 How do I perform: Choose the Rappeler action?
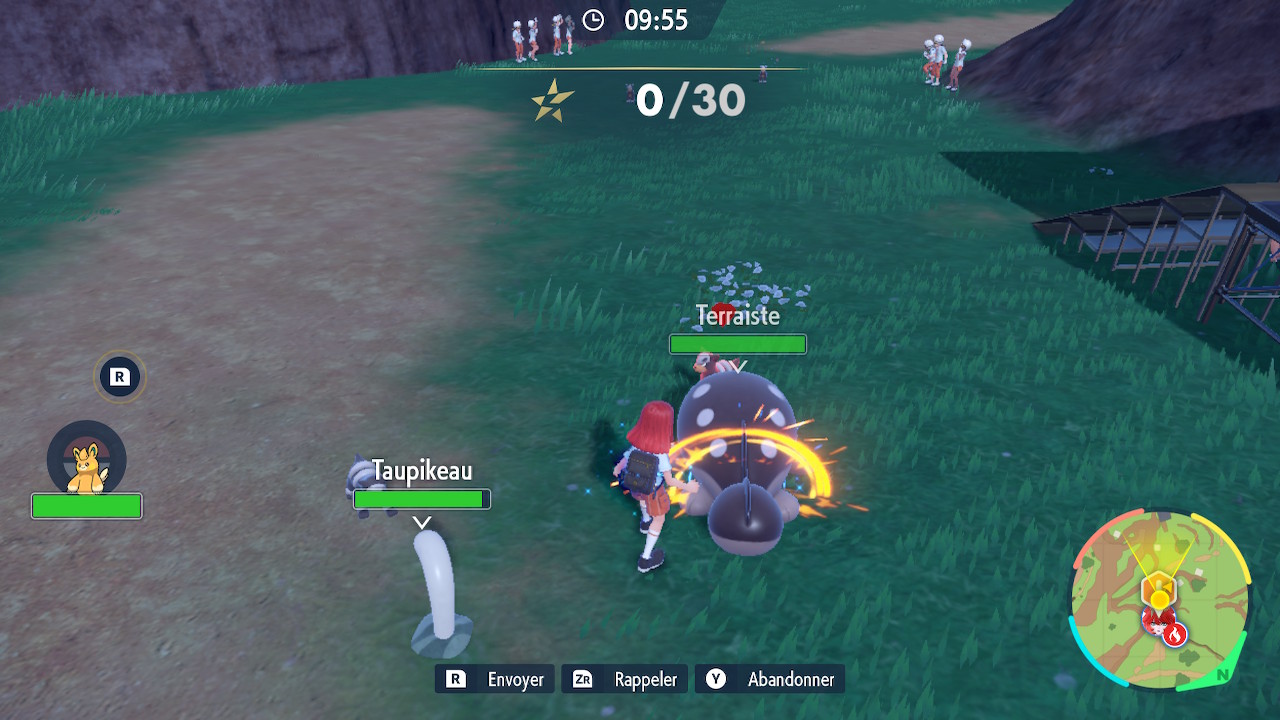pyautogui.click(x=625, y=679)
